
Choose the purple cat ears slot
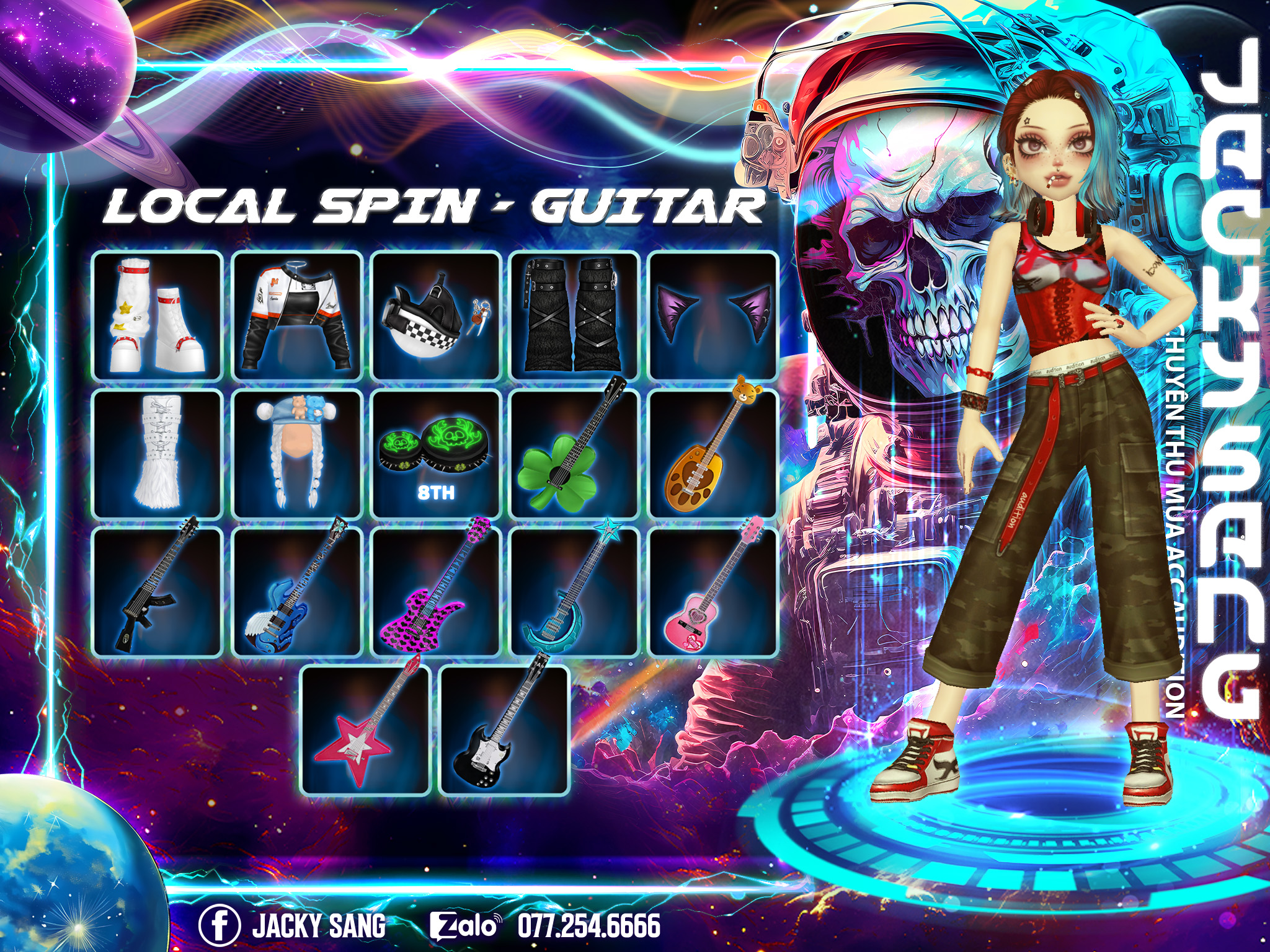[713, 316]
